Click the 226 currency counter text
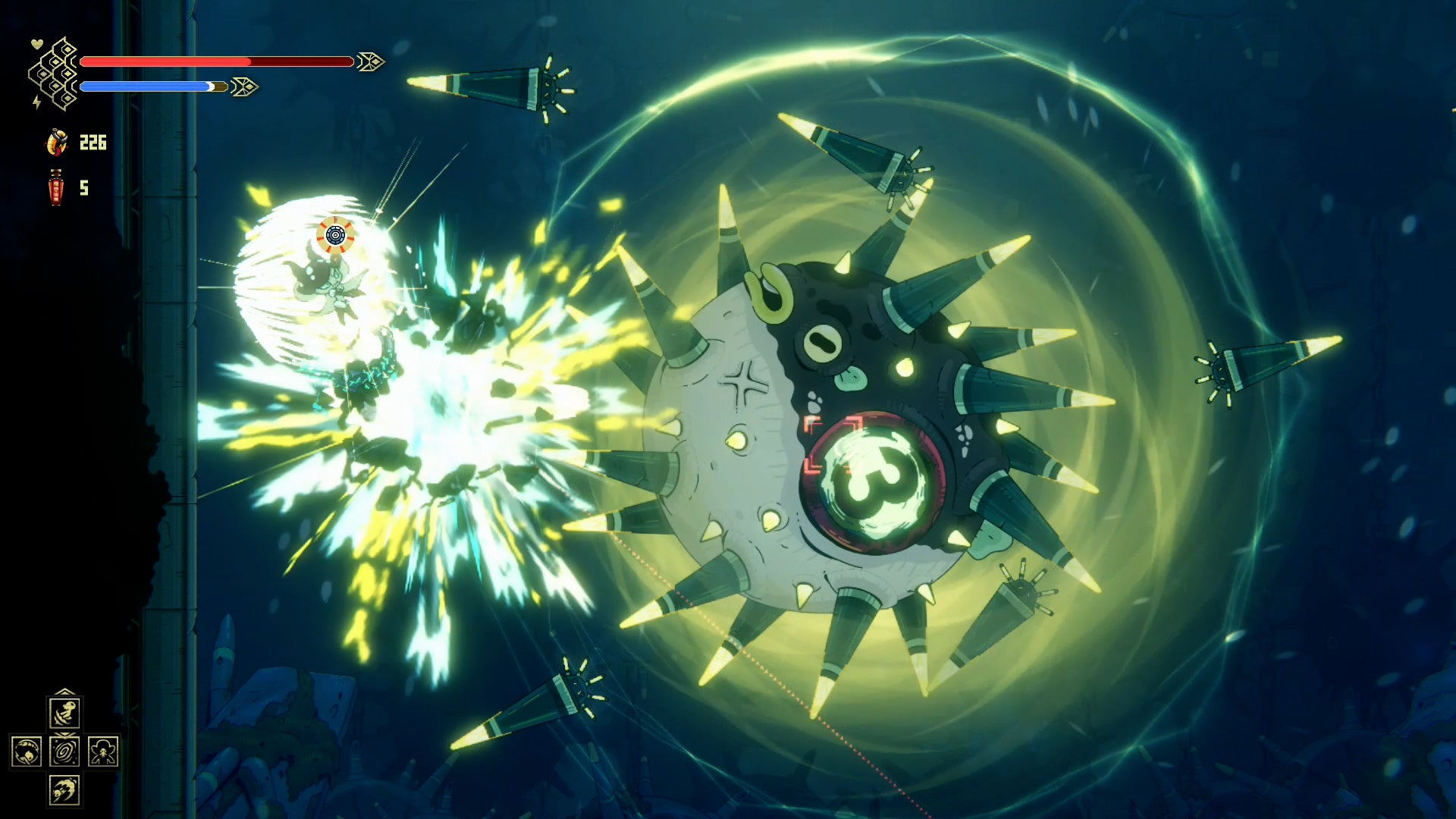Viewport: 1456px width, 819px height. click(93, 143)
